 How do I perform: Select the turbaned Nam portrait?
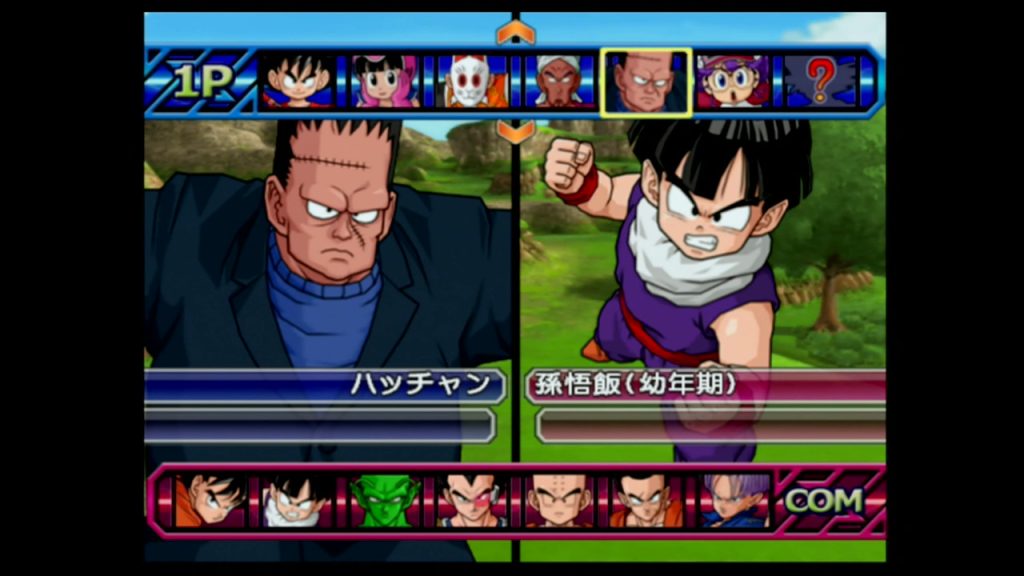pyautogui.click(x=560, y=82)
